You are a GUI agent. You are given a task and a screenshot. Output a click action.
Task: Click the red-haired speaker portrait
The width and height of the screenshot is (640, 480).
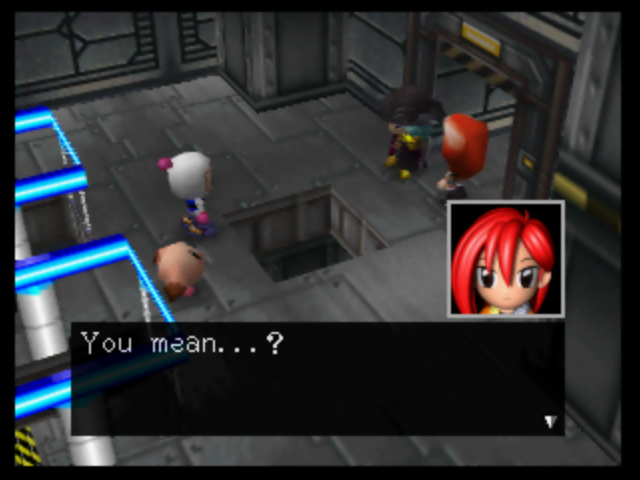pos(505,259)
